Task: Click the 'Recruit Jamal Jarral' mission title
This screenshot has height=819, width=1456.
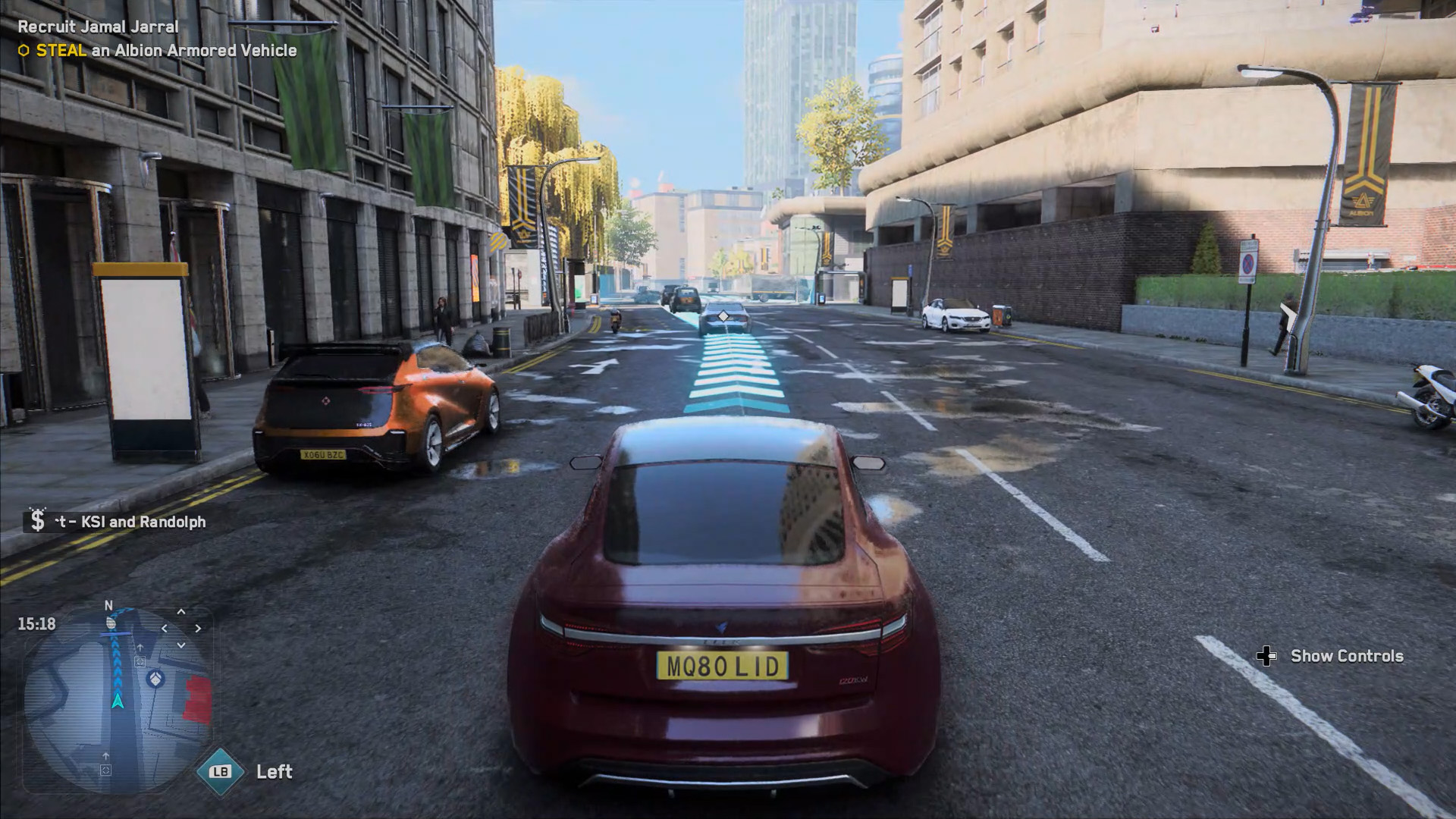Action: pyautogui.click(x=98, y=27)
